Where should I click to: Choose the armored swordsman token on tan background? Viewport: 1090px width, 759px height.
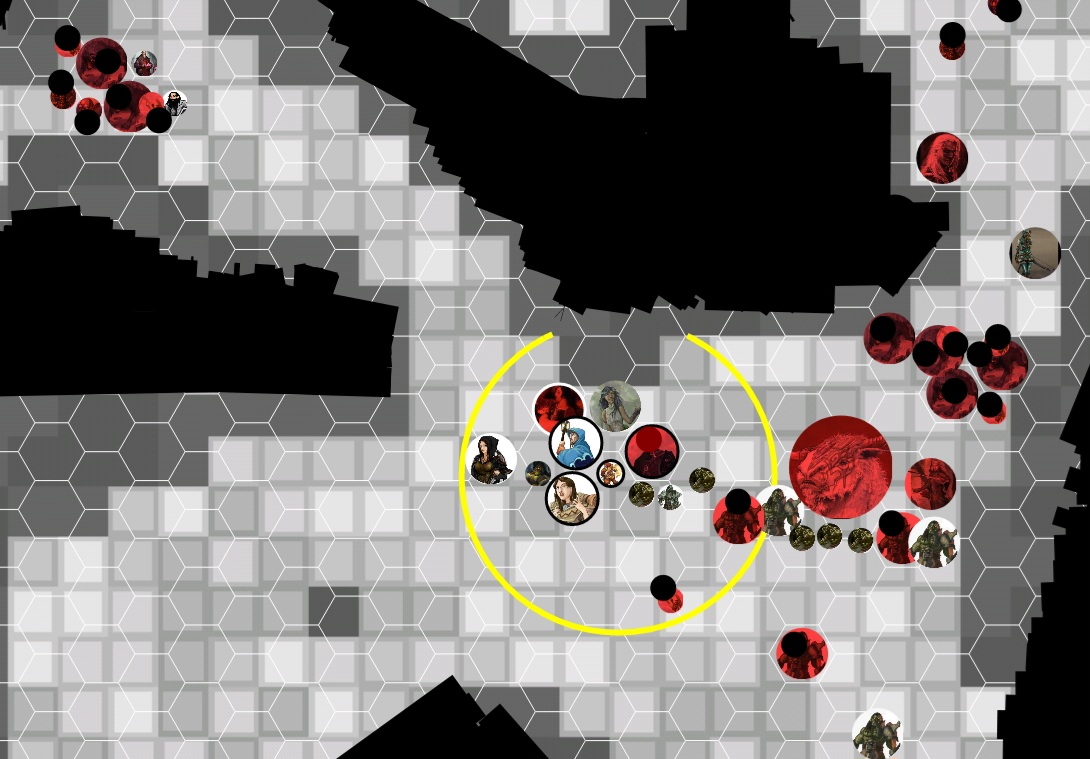(x=1034, y=253)
